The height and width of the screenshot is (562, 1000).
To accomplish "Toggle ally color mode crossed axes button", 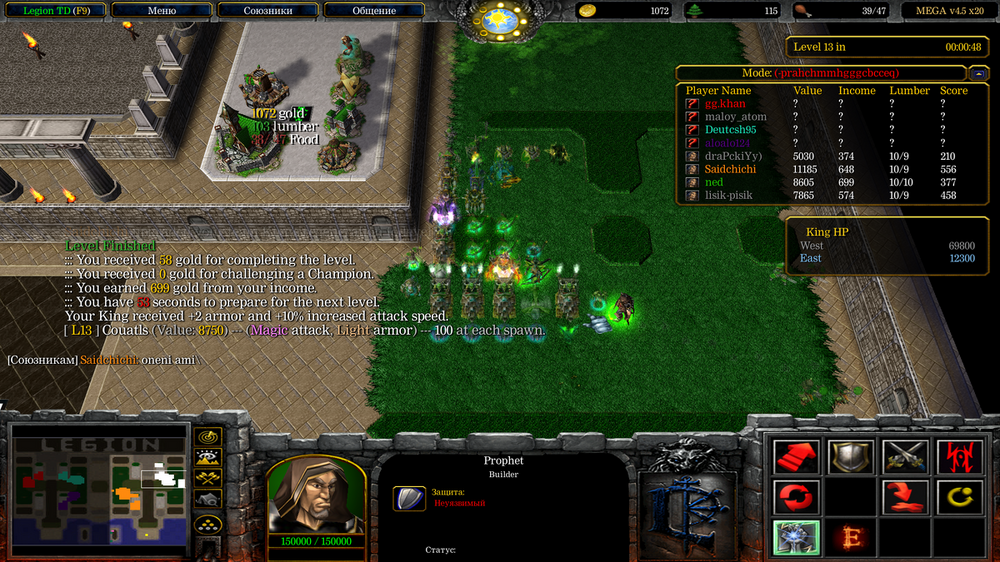I will (x=208, y=479).
